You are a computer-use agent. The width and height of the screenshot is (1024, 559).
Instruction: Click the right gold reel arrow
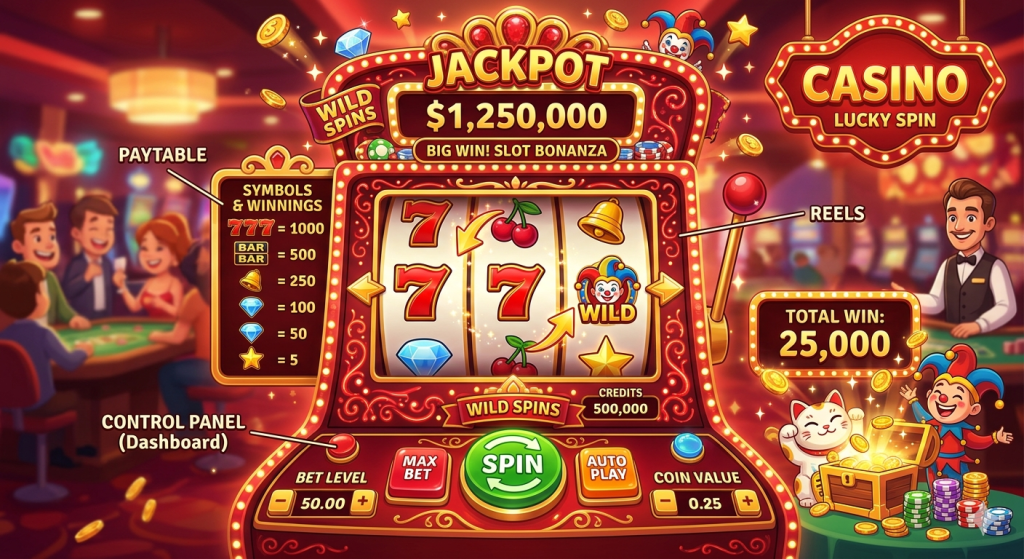point(664,290)
